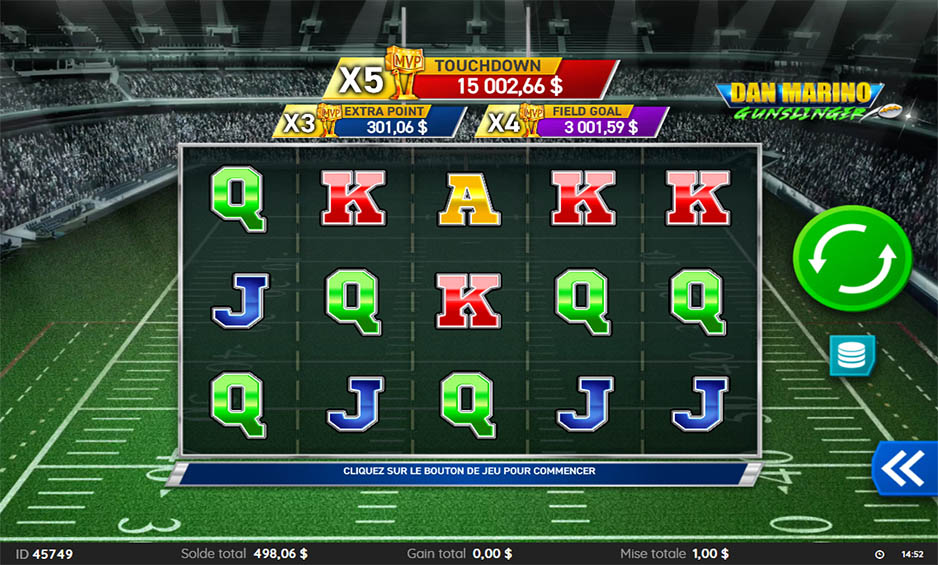Viewport: 938px width, 565px height.
Task: Open the bet coin stack menu
Action: (x=851, y=355)
